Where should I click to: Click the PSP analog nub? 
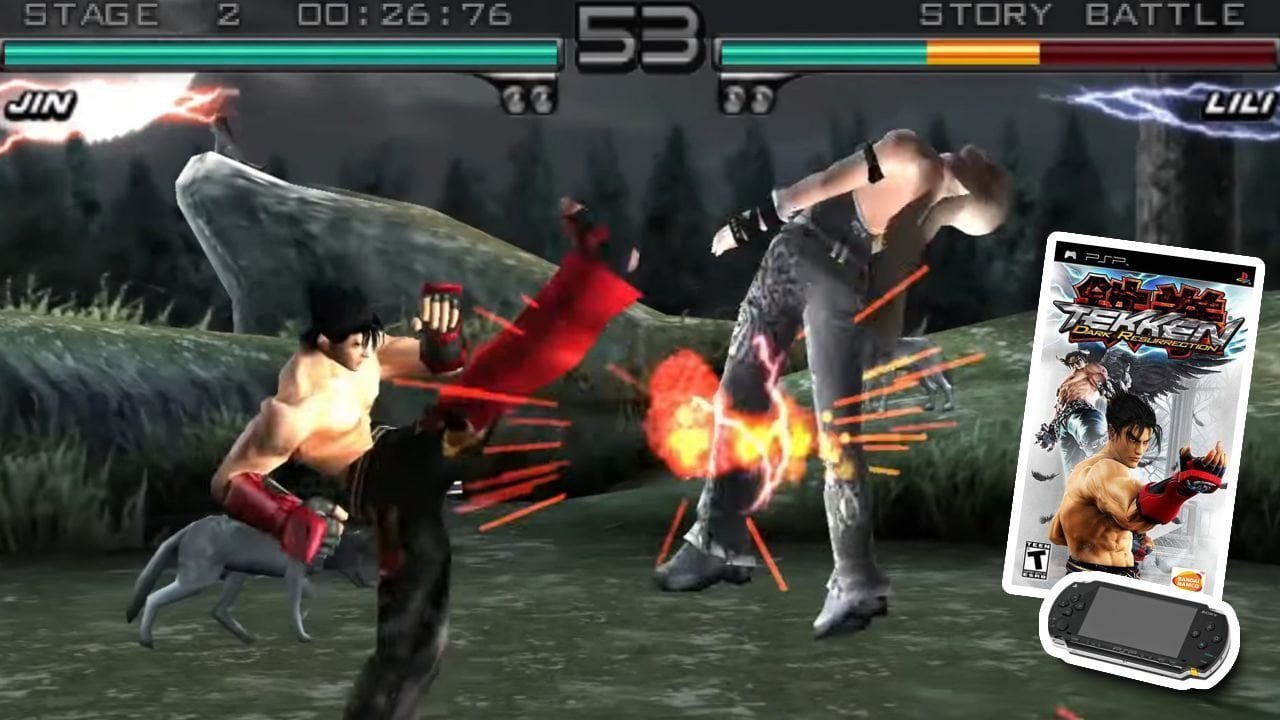1062,626
